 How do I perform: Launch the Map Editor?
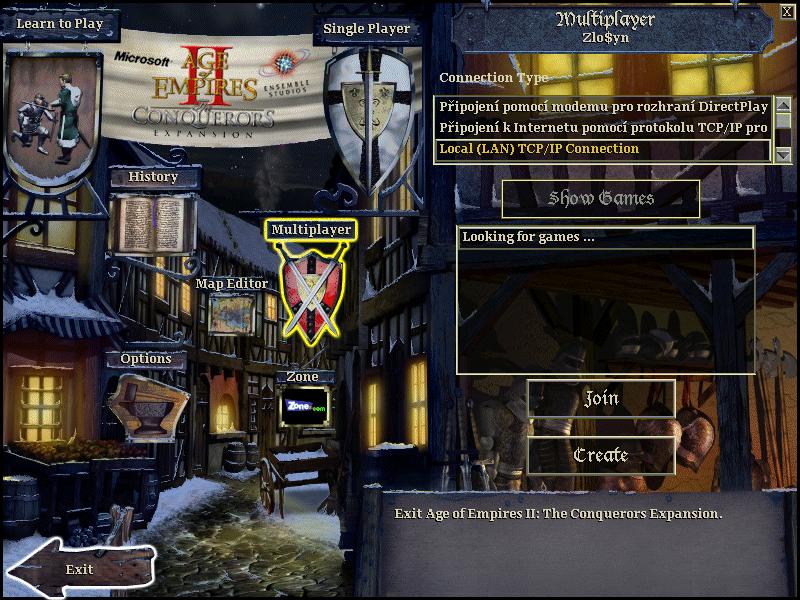point(231,314)
